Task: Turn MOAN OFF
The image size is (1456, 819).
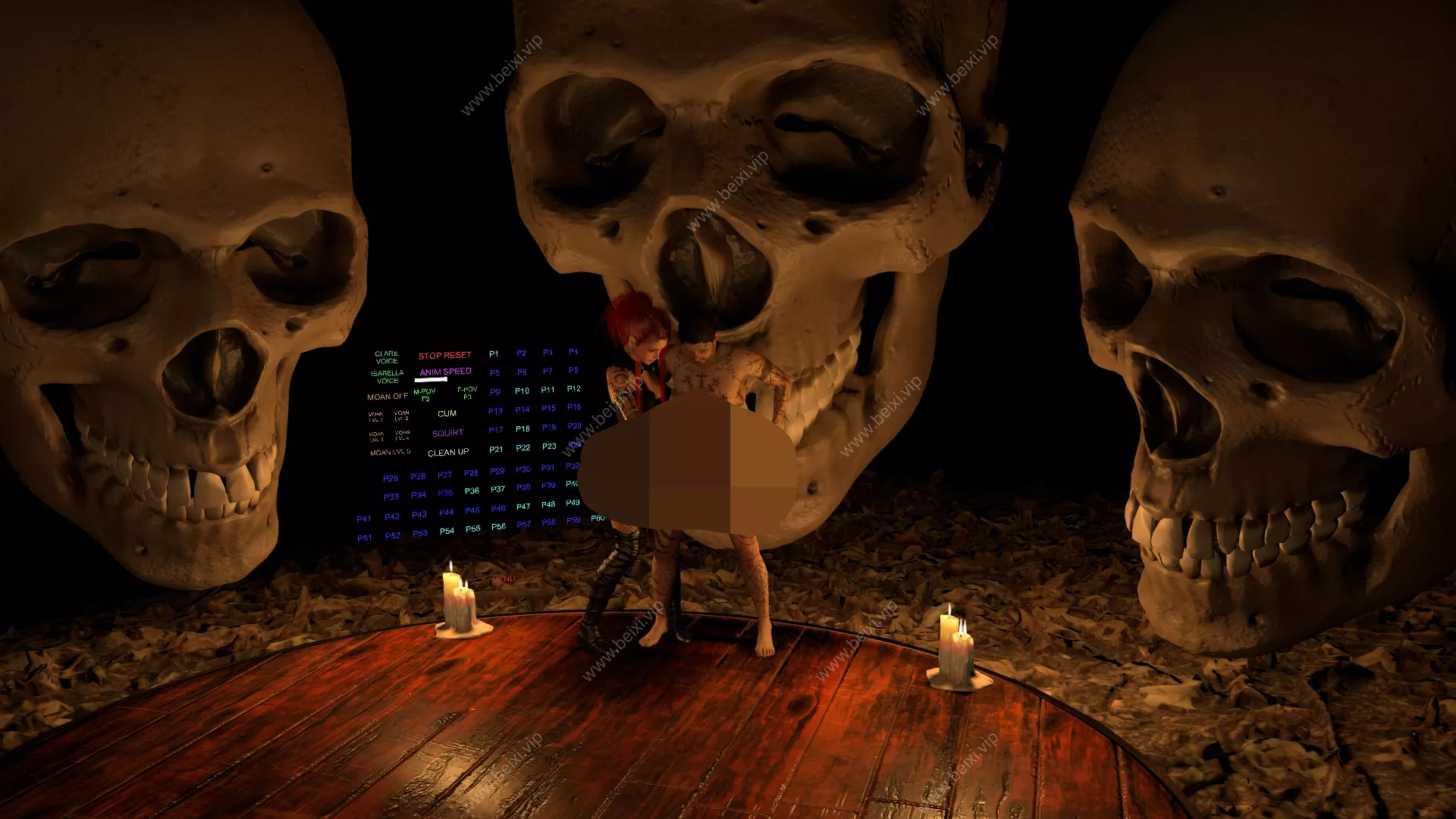Action: coord(387,396)
